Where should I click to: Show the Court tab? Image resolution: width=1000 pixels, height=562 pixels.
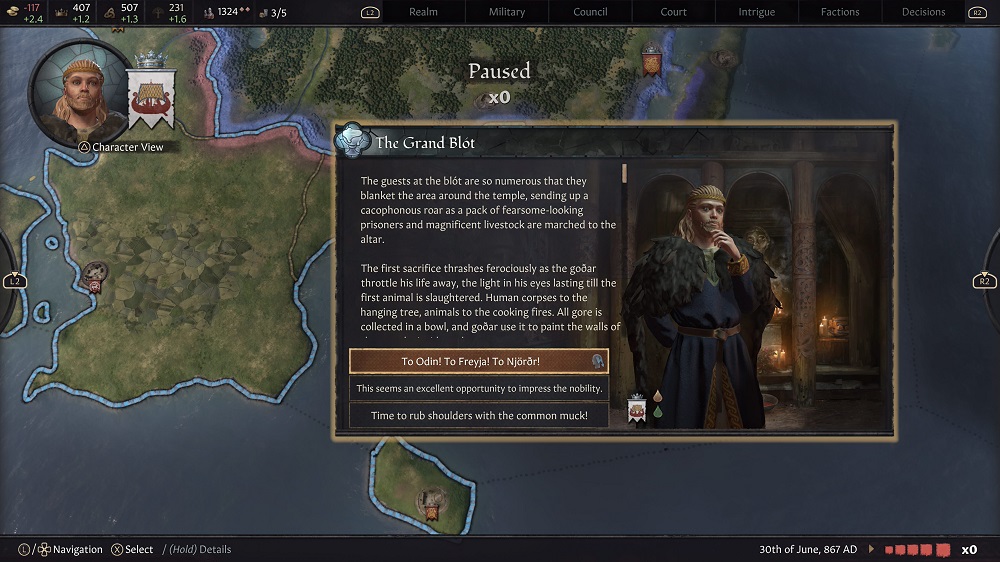point(674,12)
